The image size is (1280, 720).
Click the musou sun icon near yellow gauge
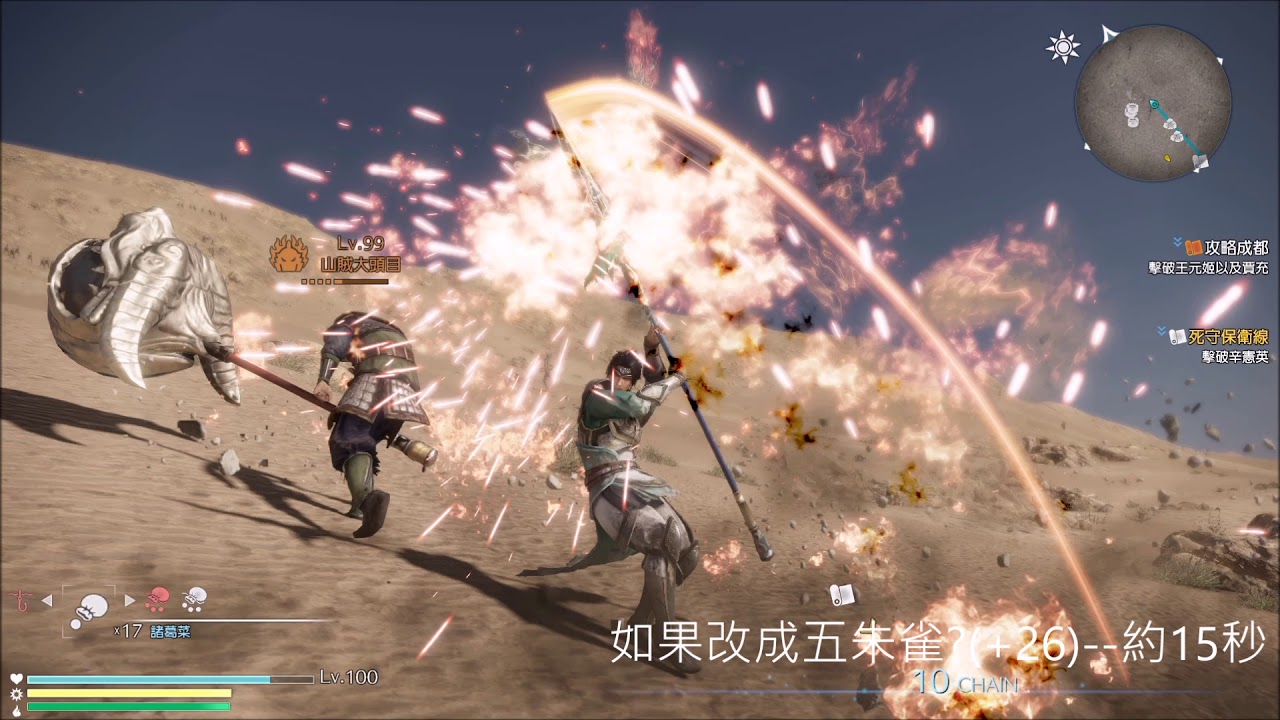pos(15,692)
